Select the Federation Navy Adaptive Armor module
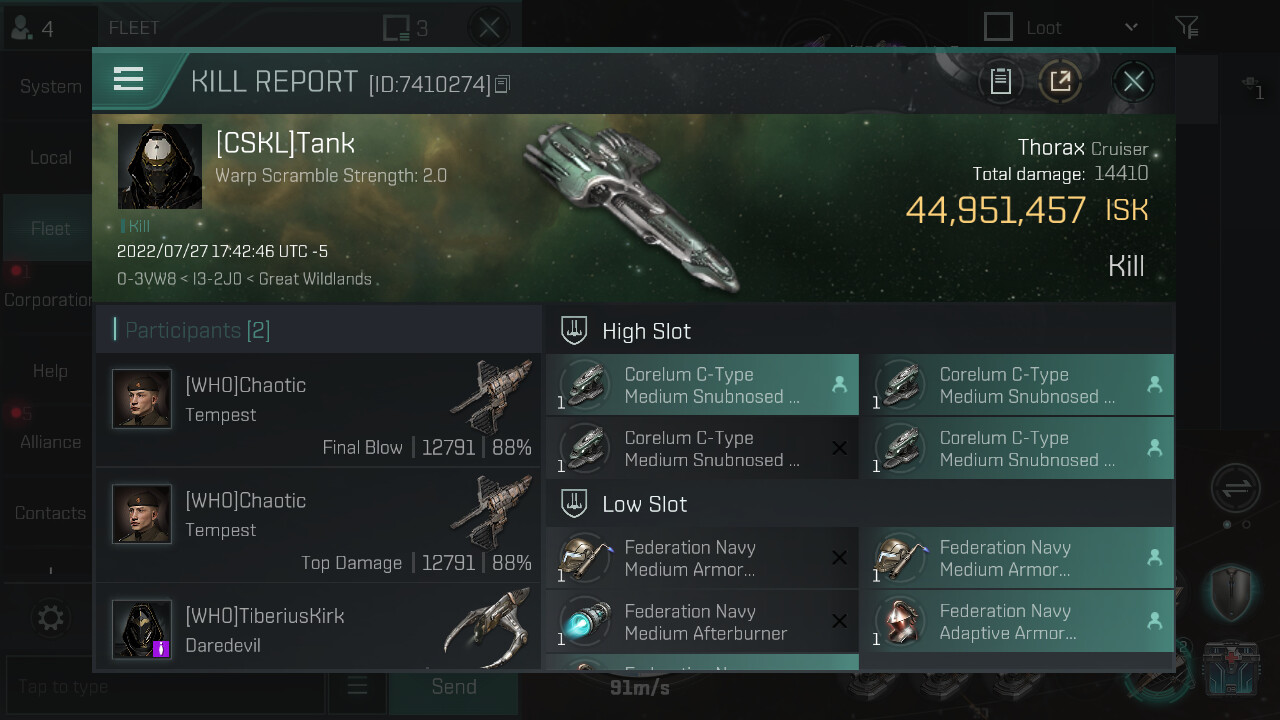The image size is (1280, 720). click(1016, 622)
